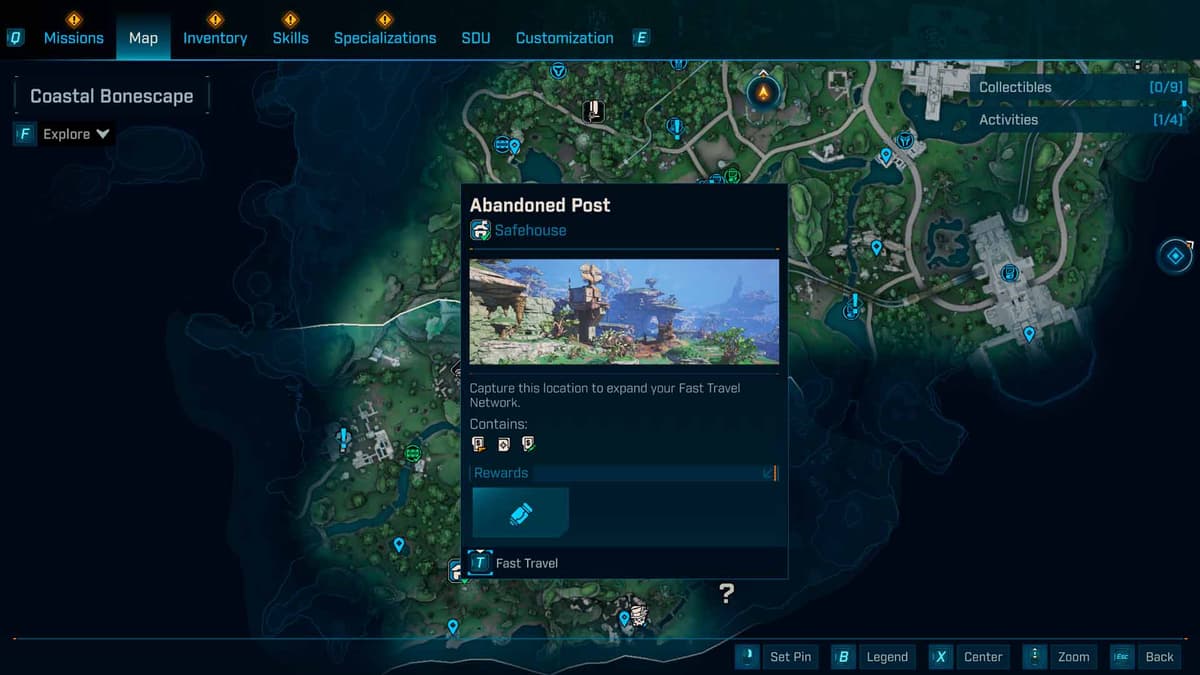Open the map Legend
The height and width of the screenshot is (675, 1200).
[873, 657]
